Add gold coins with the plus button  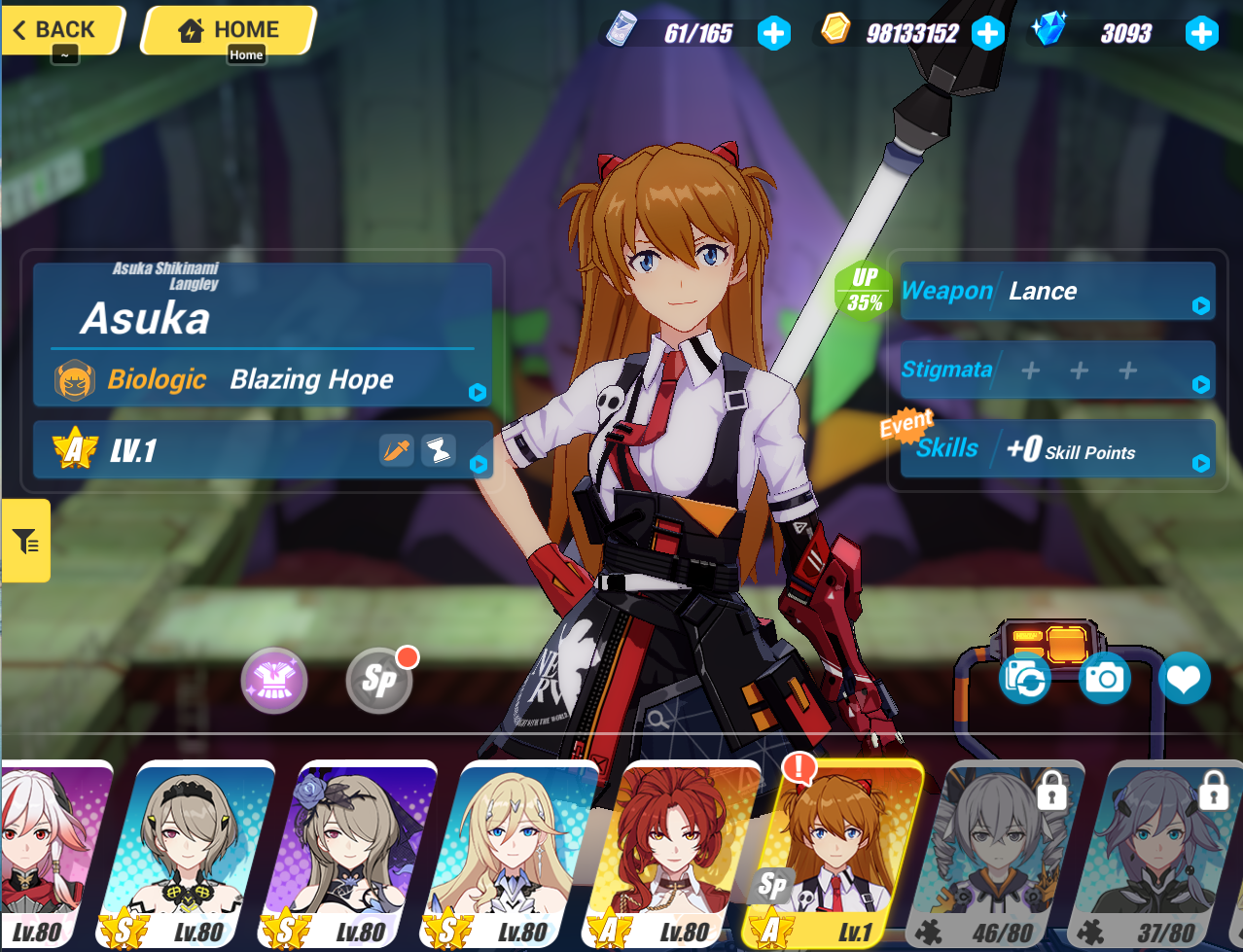(x=987, y=34)
